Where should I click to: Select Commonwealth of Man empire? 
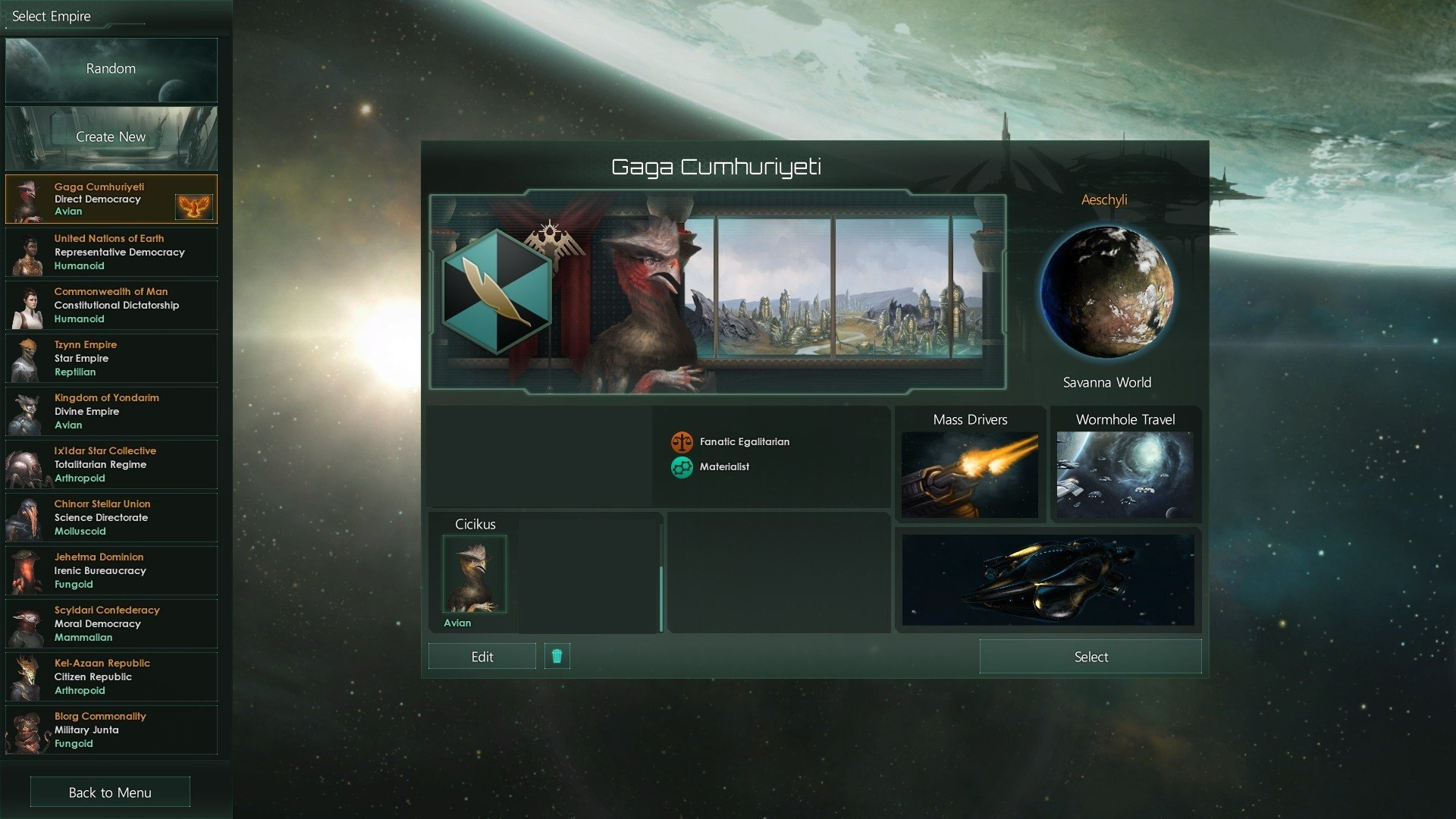pos(111,306)
